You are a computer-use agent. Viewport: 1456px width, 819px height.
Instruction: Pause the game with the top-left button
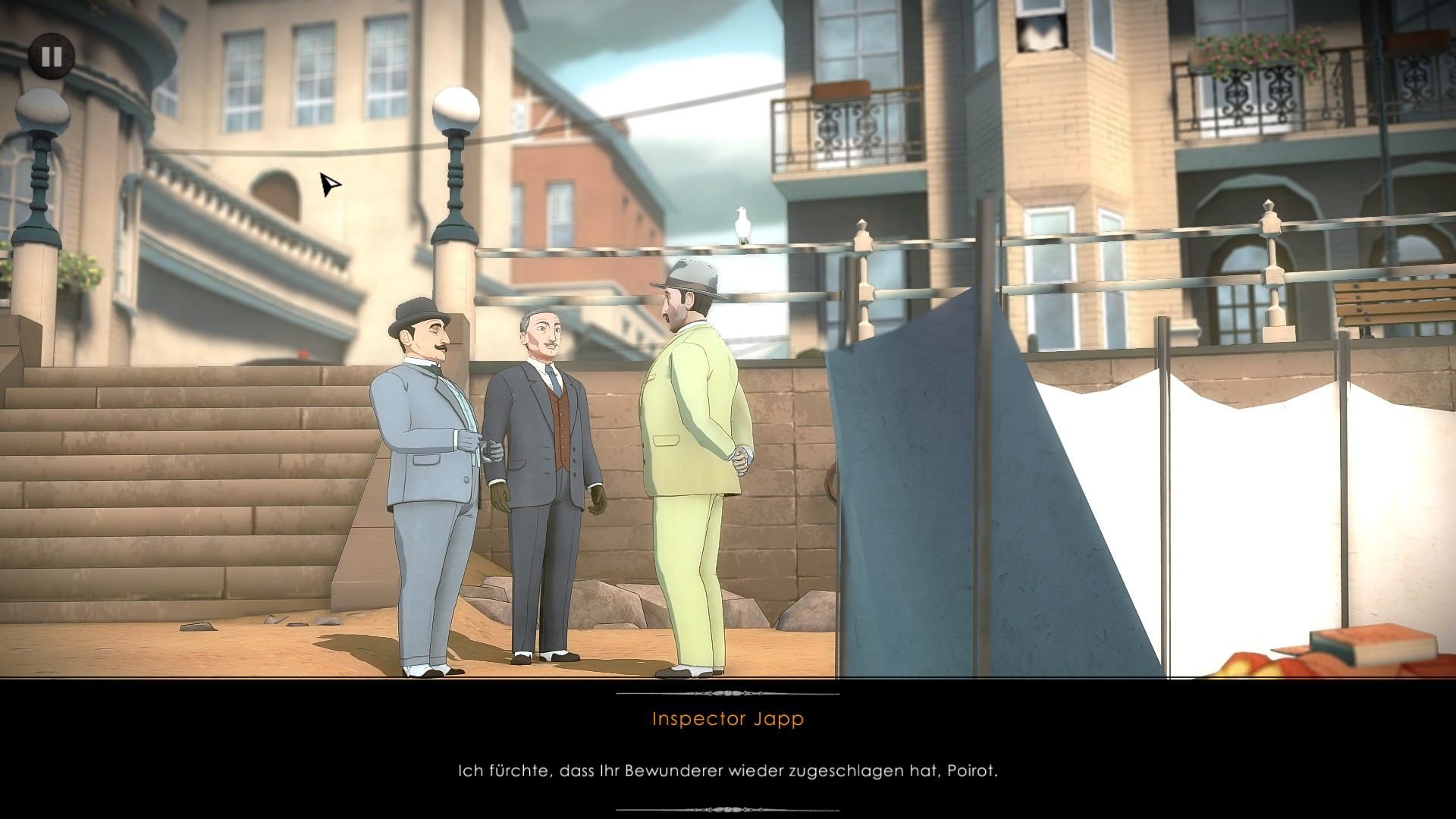pyautogui.click(x=52, y=56)
